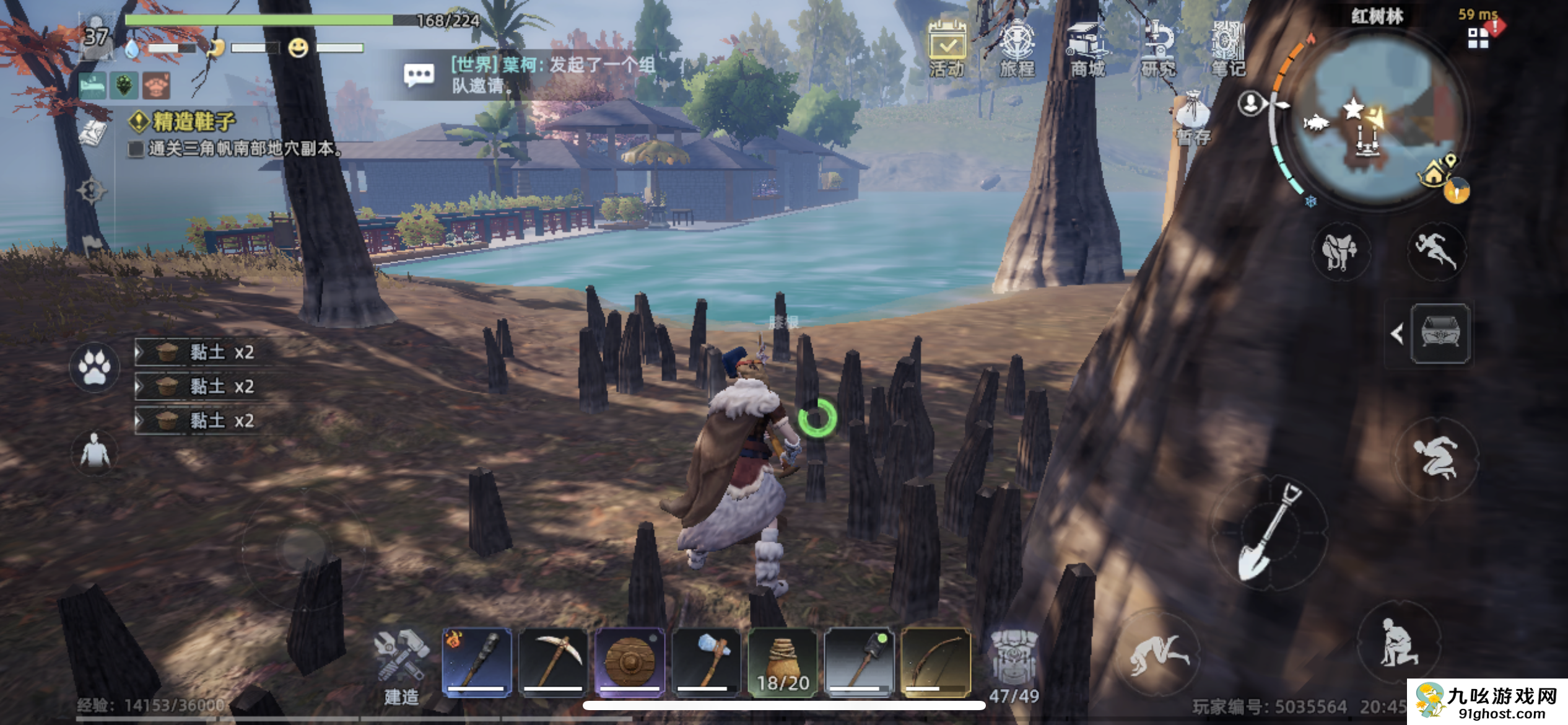The width and height of the screenshot is (1568, 725).
Task: Select the pickaxe hotbar slot
Action: pyautogui.click(x=553, y=662)
